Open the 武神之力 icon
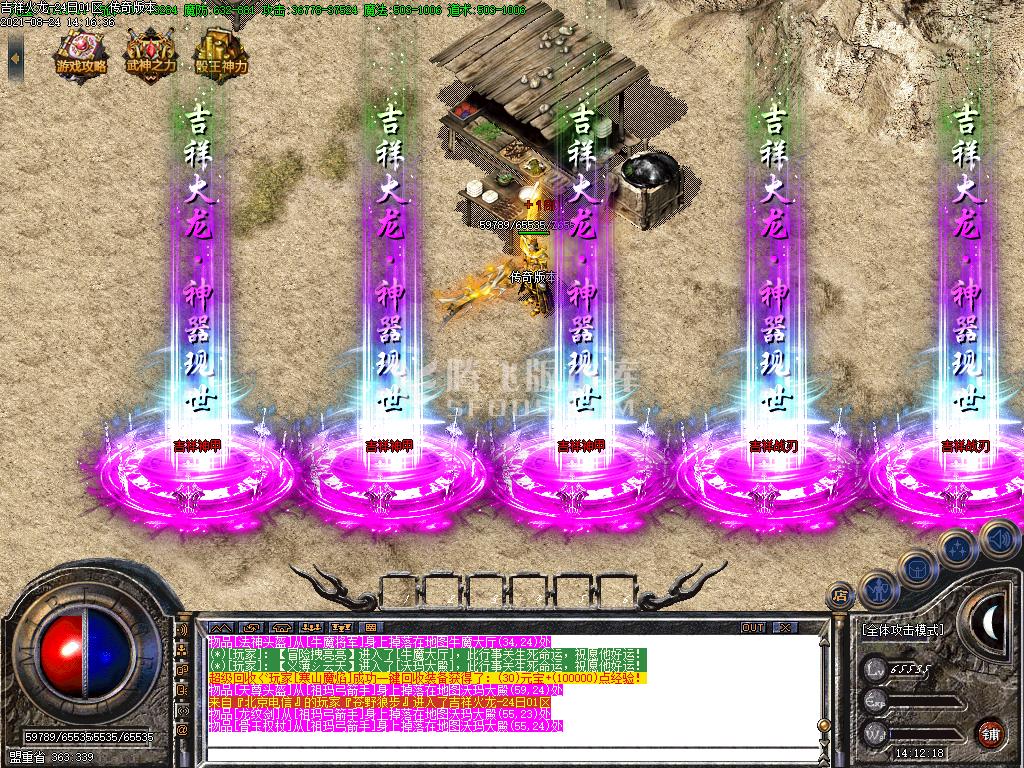This screenshot has height=768, width=1024. point(151,51)
